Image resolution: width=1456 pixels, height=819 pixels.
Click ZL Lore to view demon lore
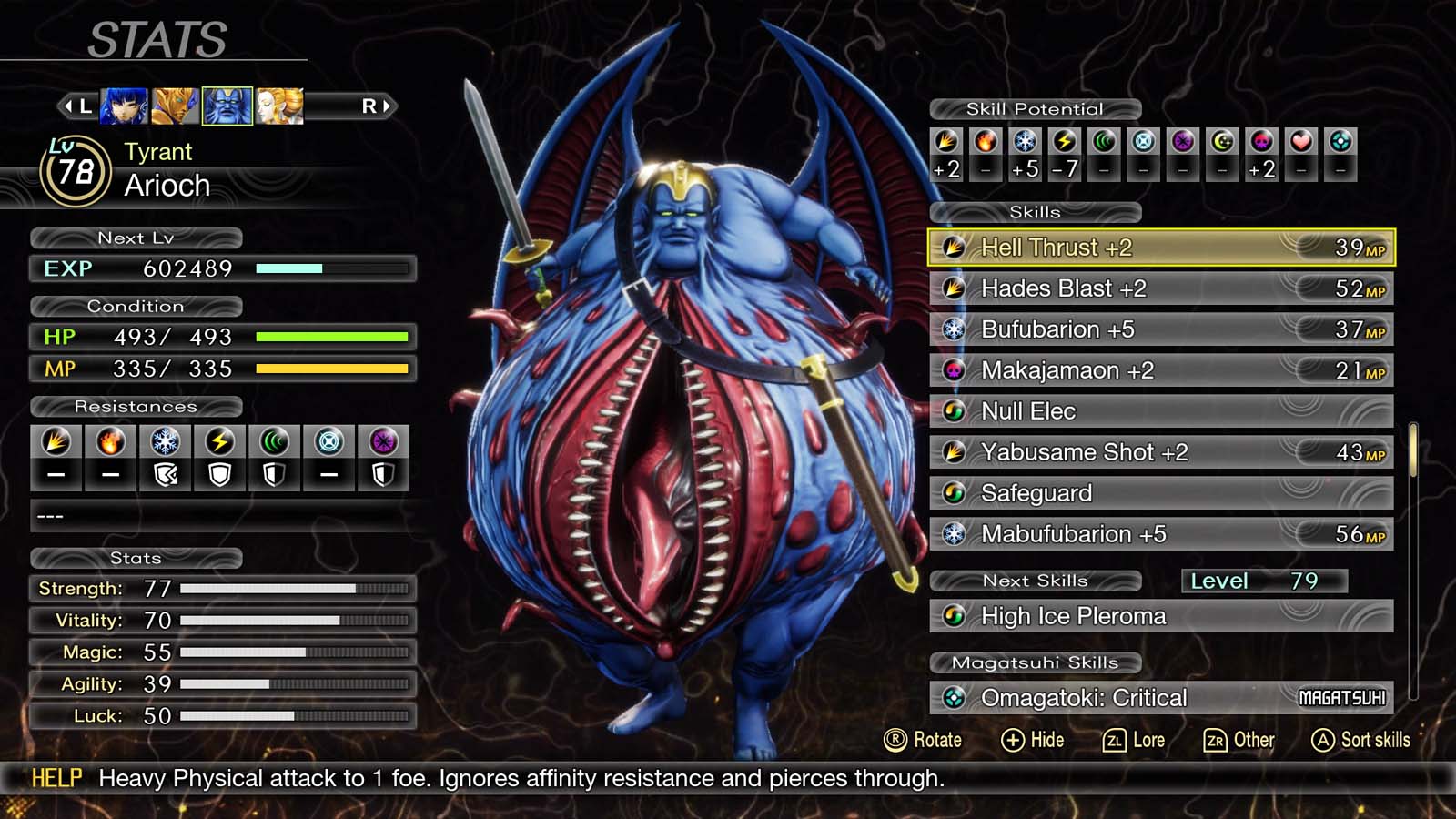coord(1134,740)
